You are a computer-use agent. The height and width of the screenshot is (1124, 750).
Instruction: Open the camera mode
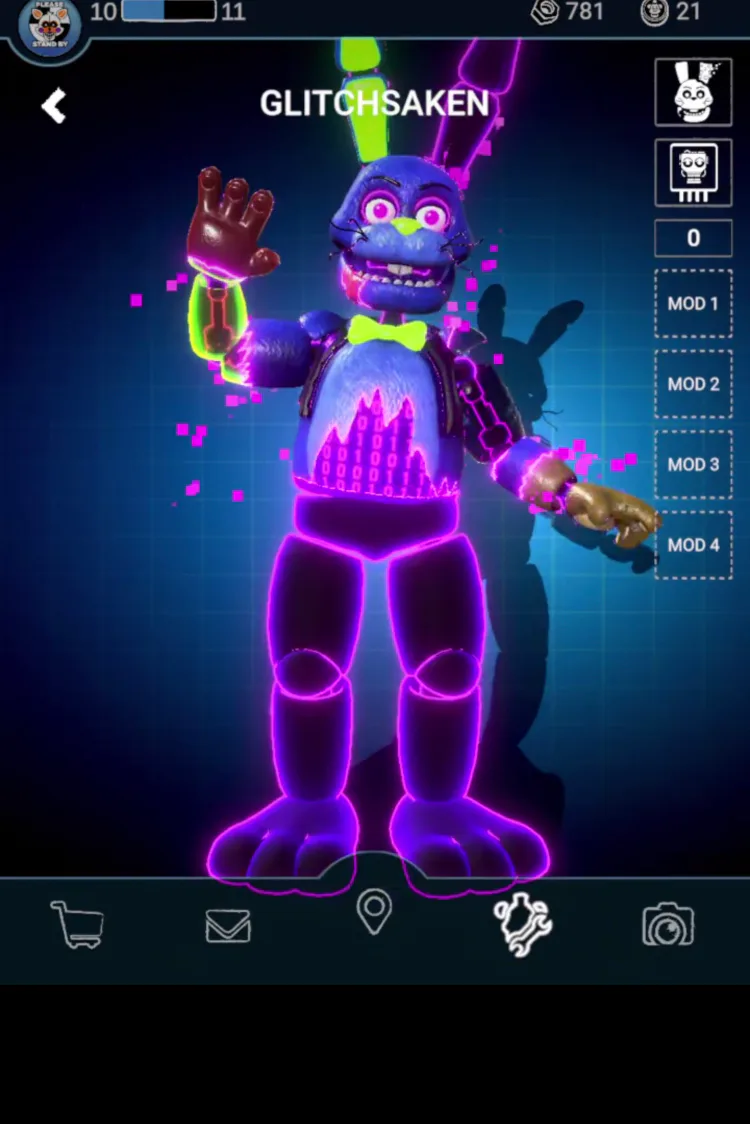tap(668, 925)
